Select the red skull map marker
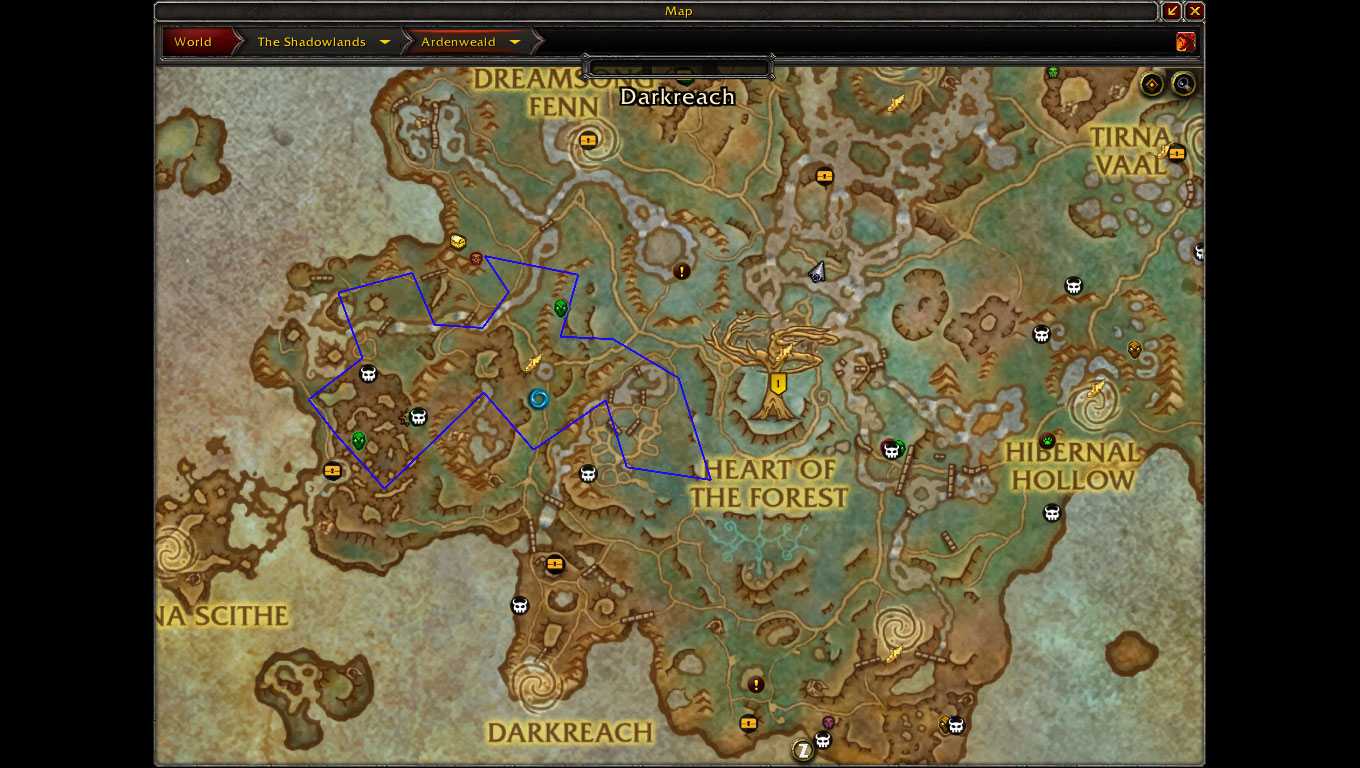 click(x=477, y=259)
